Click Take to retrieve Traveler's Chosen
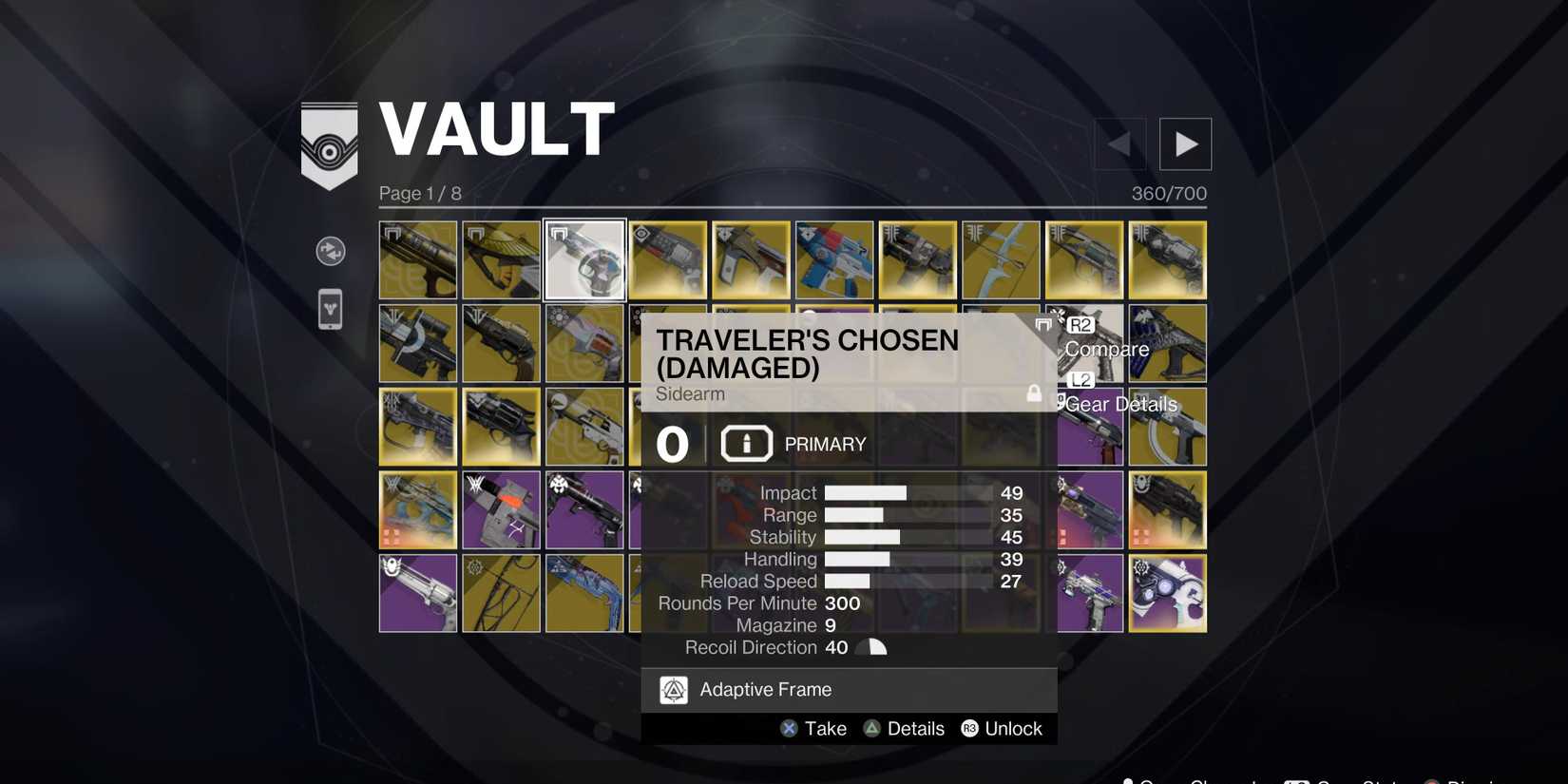1568x784 pixels. tap(825, 726)
